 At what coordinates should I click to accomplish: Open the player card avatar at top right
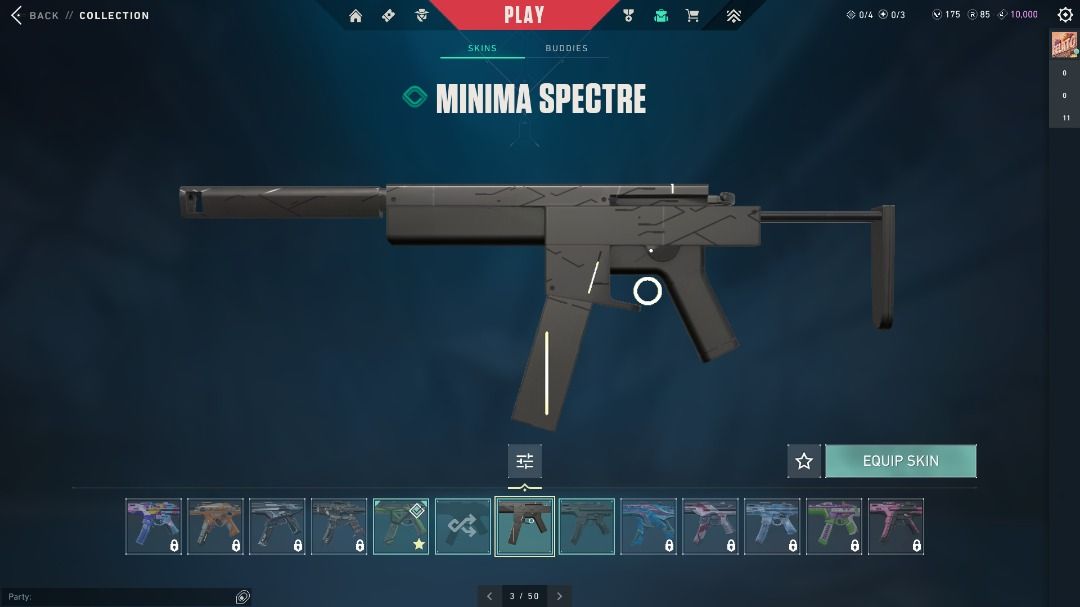(x=1063, y=47)
